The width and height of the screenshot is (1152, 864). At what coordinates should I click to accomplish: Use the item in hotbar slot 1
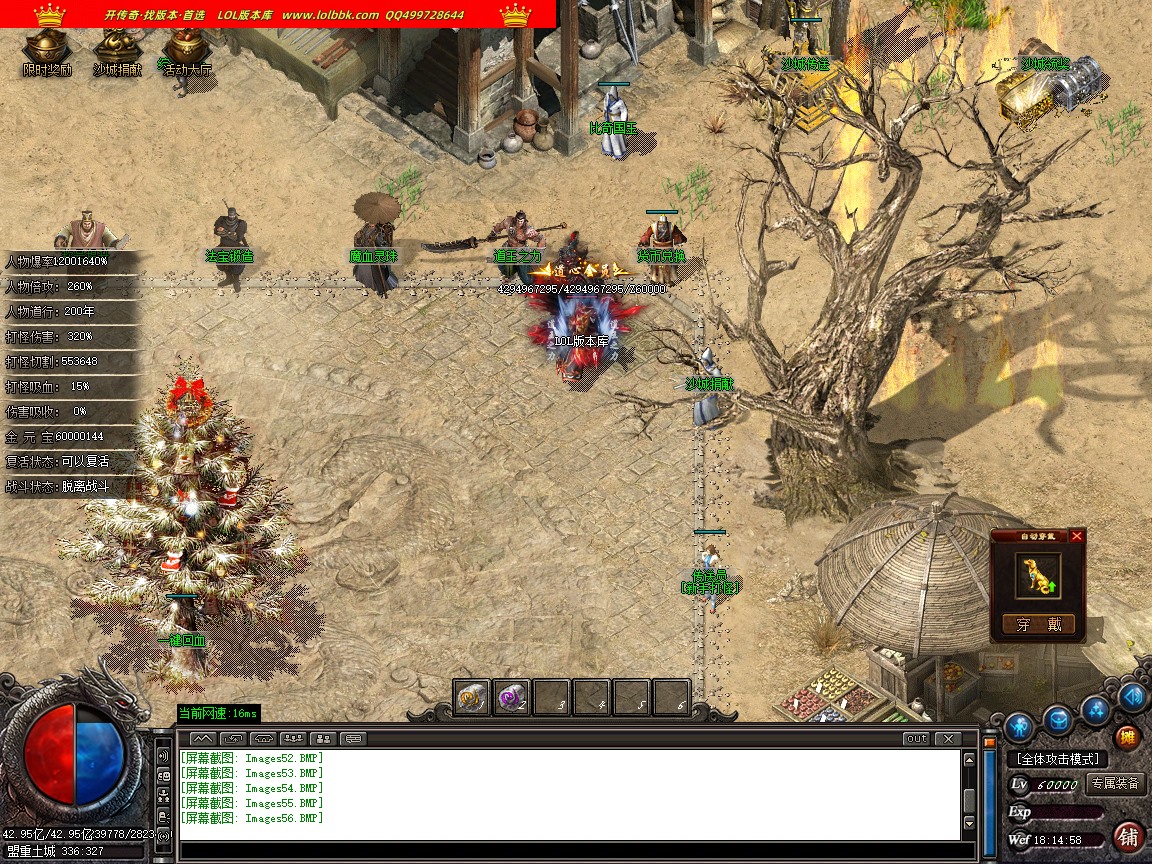[472, 696]
